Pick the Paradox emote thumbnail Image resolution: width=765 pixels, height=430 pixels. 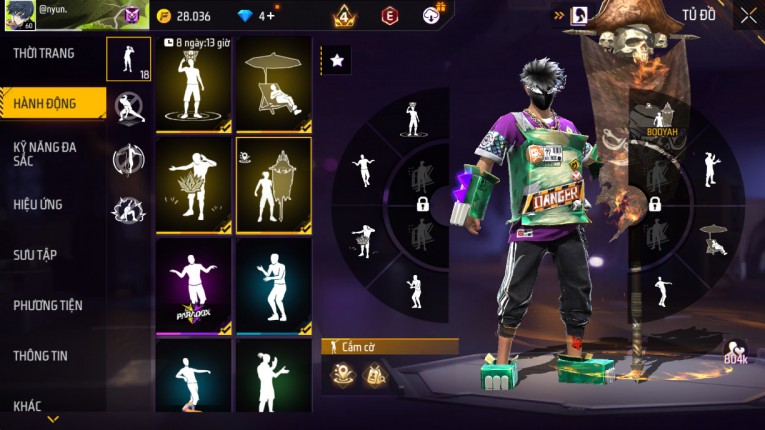[193, 286]
